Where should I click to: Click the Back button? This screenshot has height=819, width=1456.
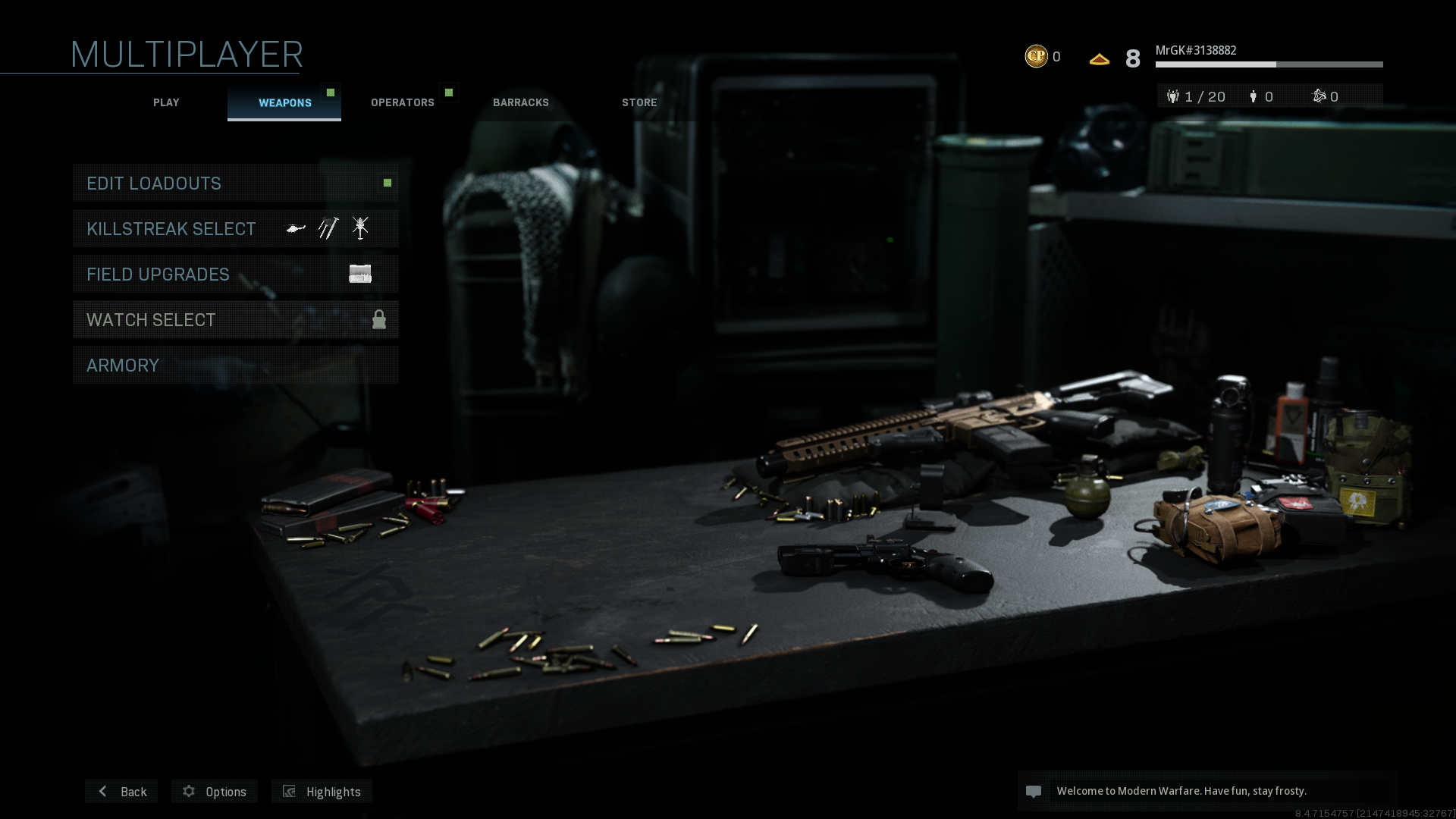tap(121, 792)
